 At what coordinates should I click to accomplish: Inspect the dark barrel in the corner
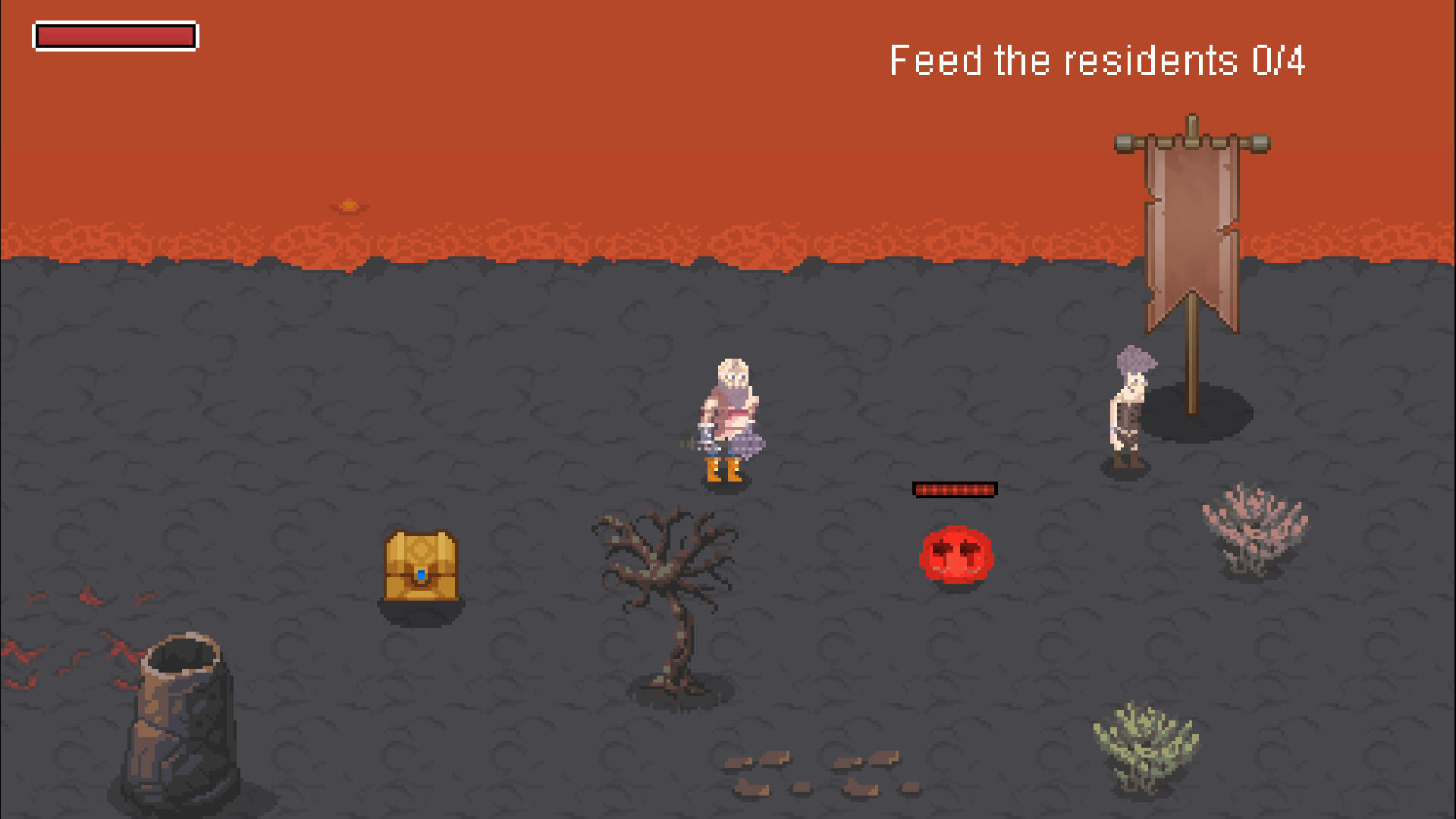click(182, 713)
